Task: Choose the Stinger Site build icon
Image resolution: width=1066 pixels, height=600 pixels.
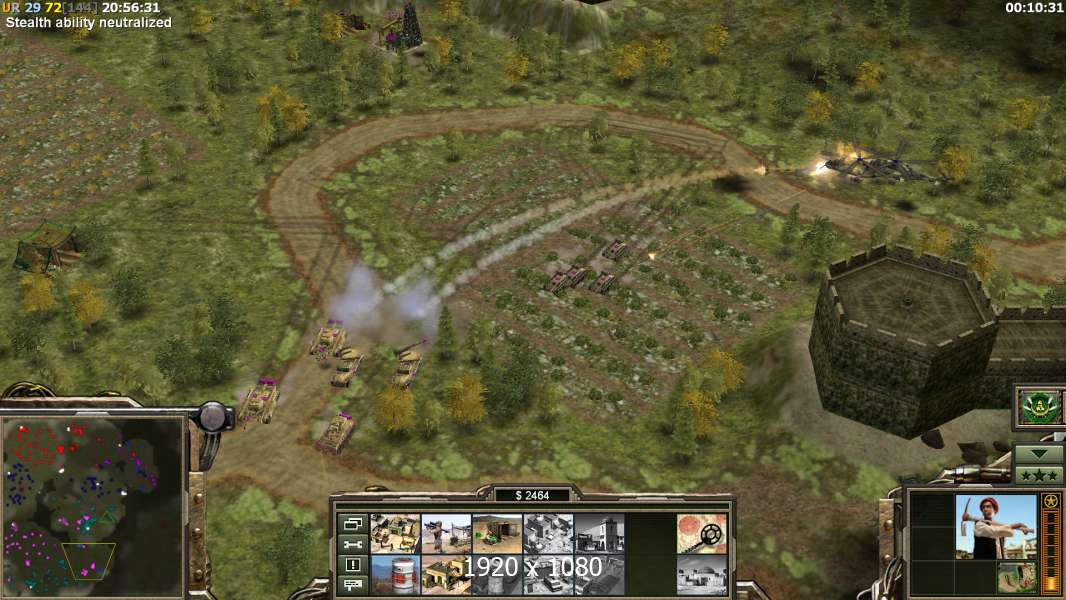Action: pyautogui.click(x=446, y=533)
